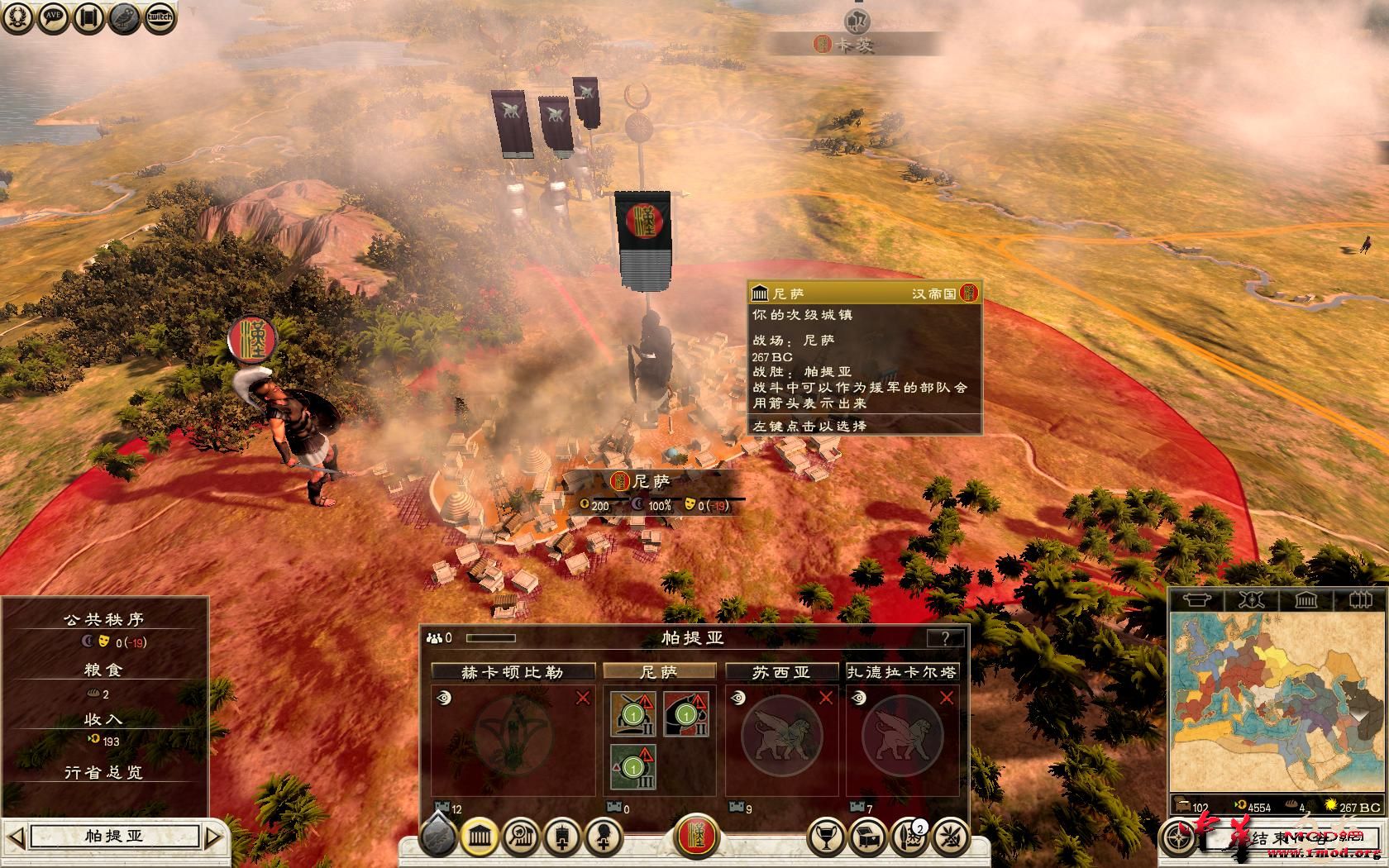The image size is (1389, 868).
Task: Go to next province with right arrow
Action: (213, 837)
